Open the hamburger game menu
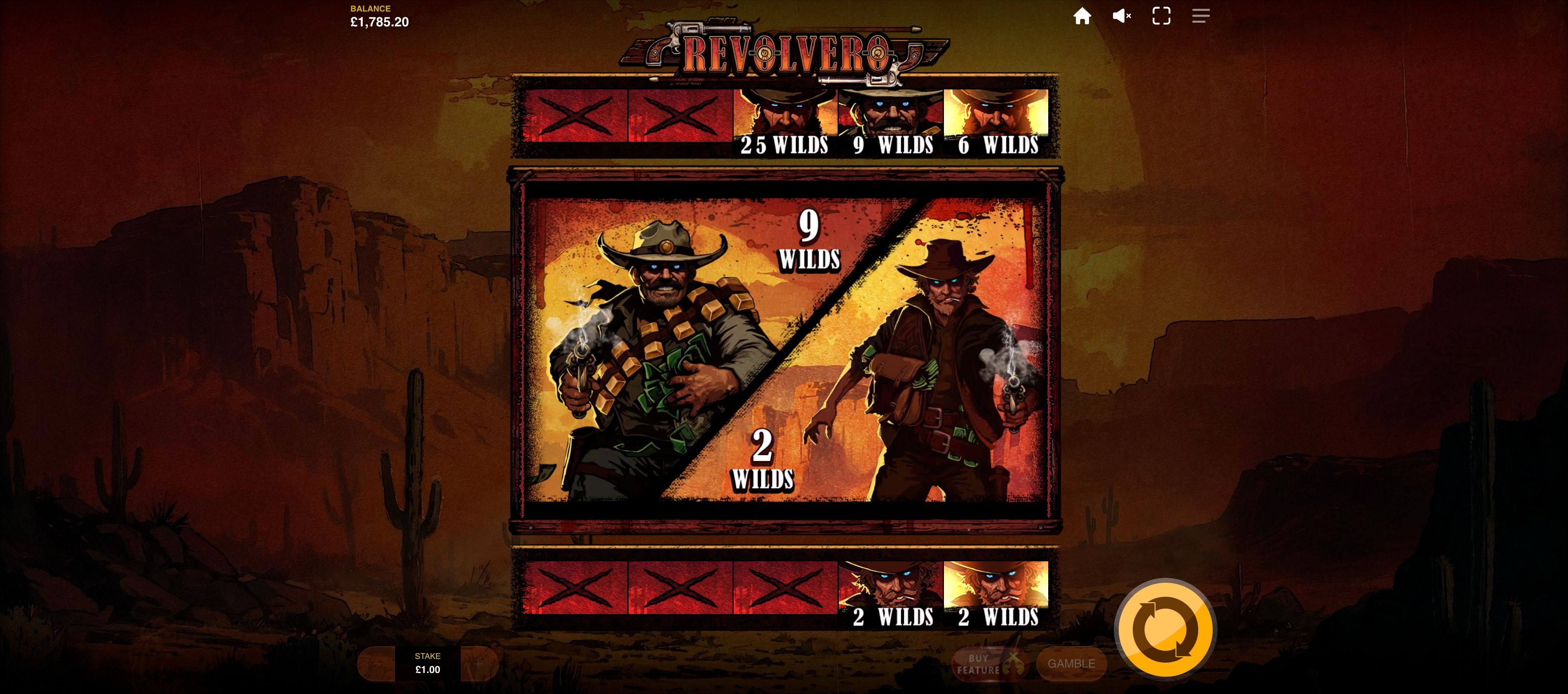Viewport: 1568px width, 694px height. [x=1201, y=16]
